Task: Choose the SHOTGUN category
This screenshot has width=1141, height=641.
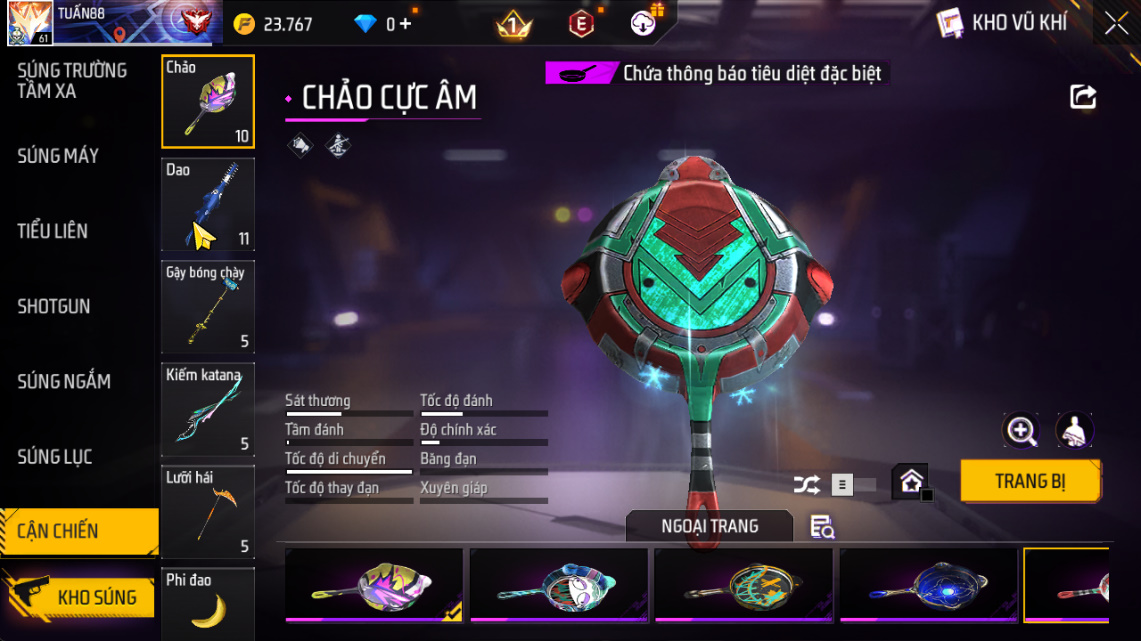Action: coord(54,306)
